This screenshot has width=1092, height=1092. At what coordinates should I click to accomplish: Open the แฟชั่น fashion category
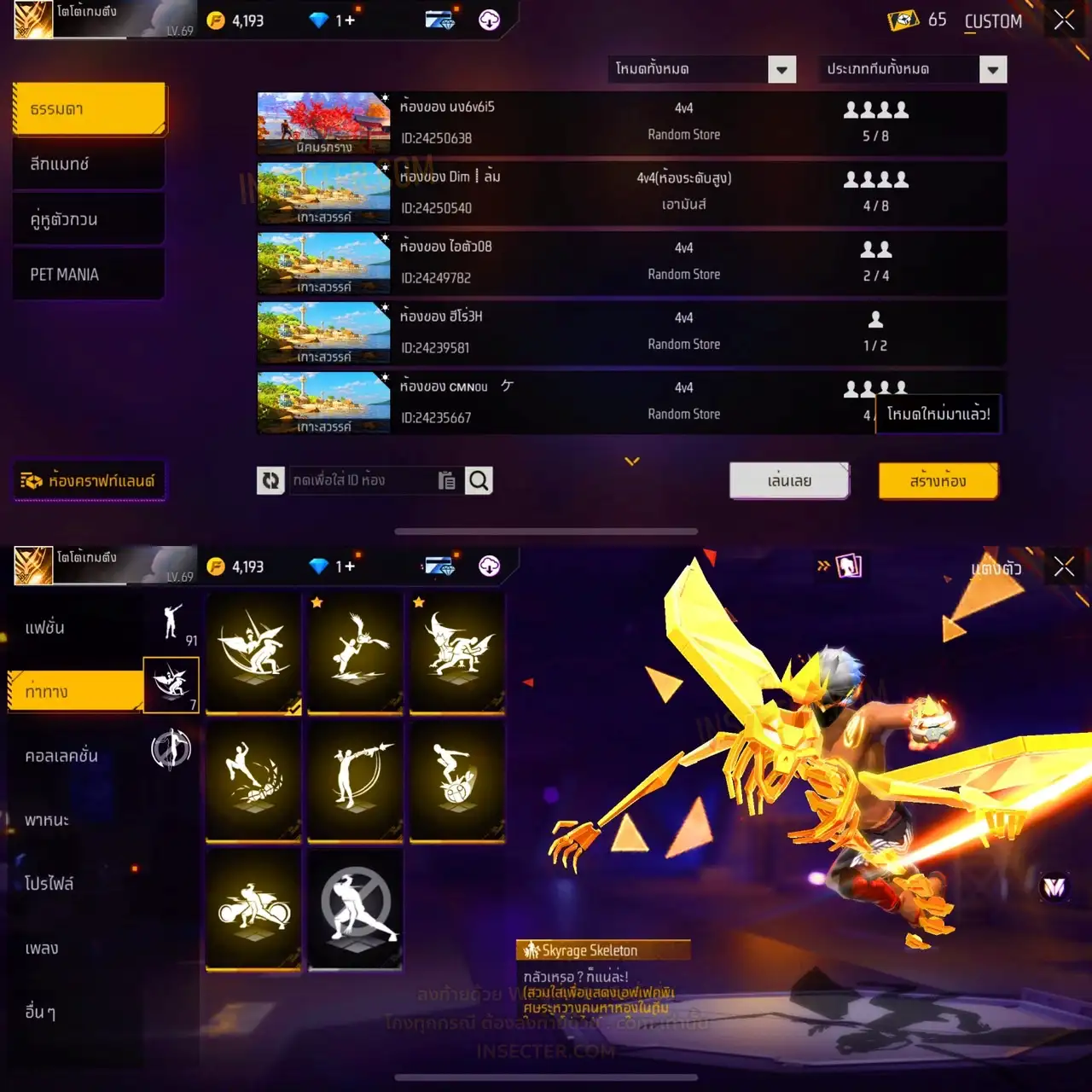(x=45, y=628)
